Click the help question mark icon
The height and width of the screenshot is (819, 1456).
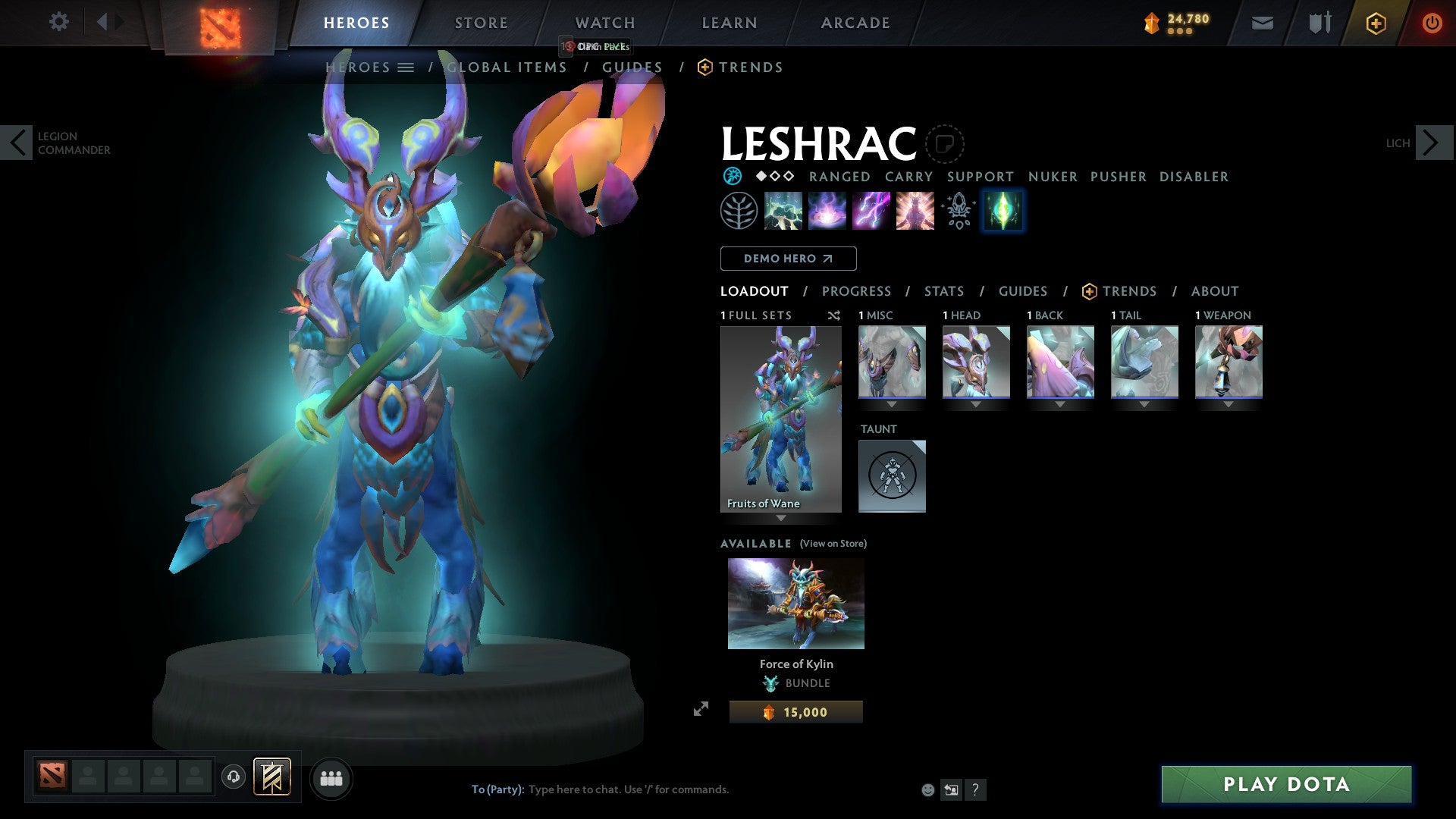pos(975,789)
